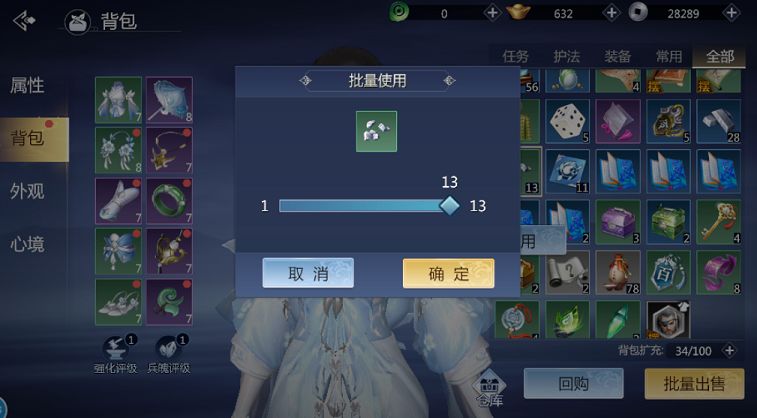Image resolution: width=757 pixels, height=418 pixels.
Task: Expand bag capacity with plus button
Action: tap(729, 351)
